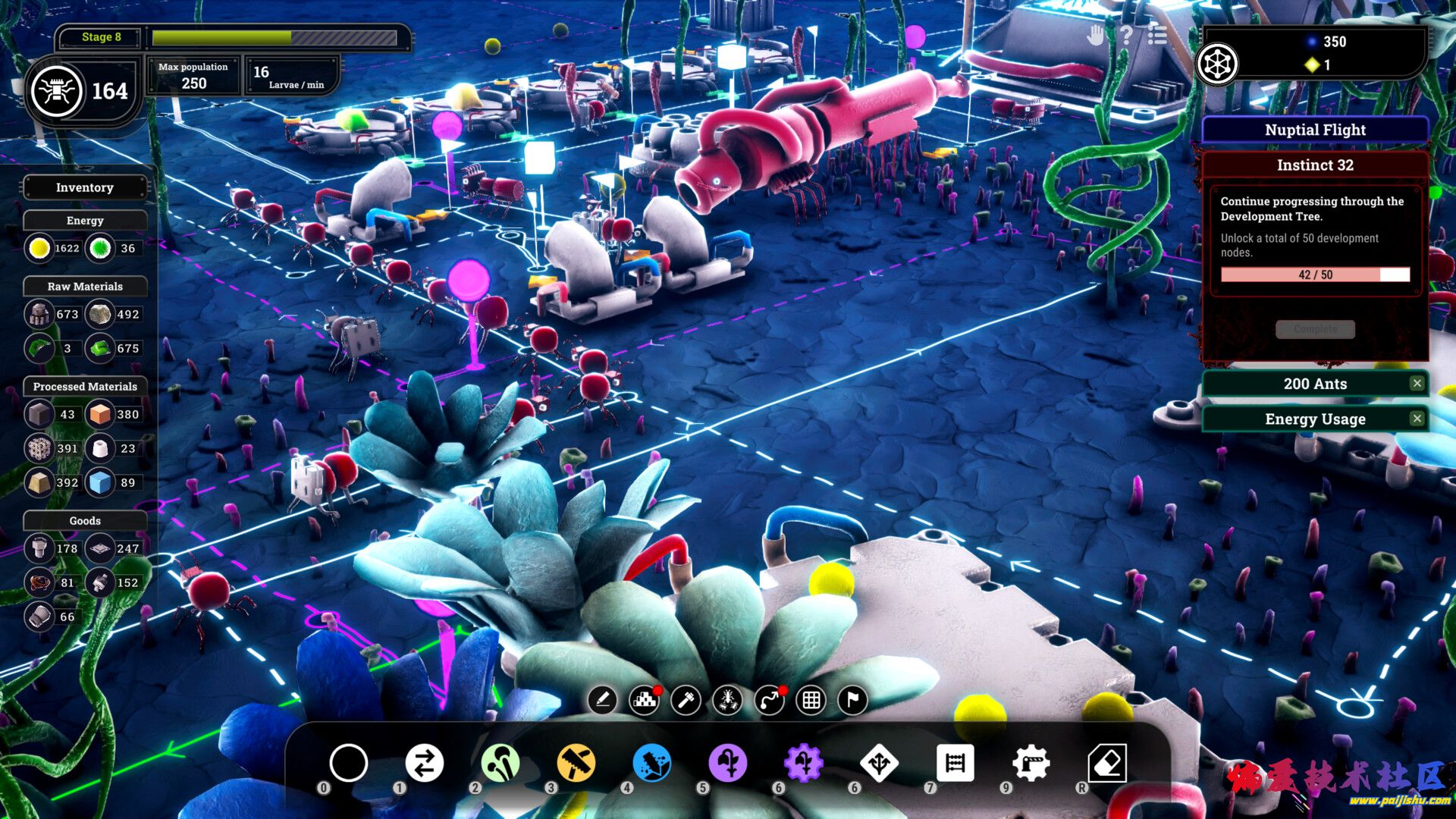The width and height of the screenshot is (1456, 819).
Task: Choose the swap arrows build tool
Action: coord(424,763)
